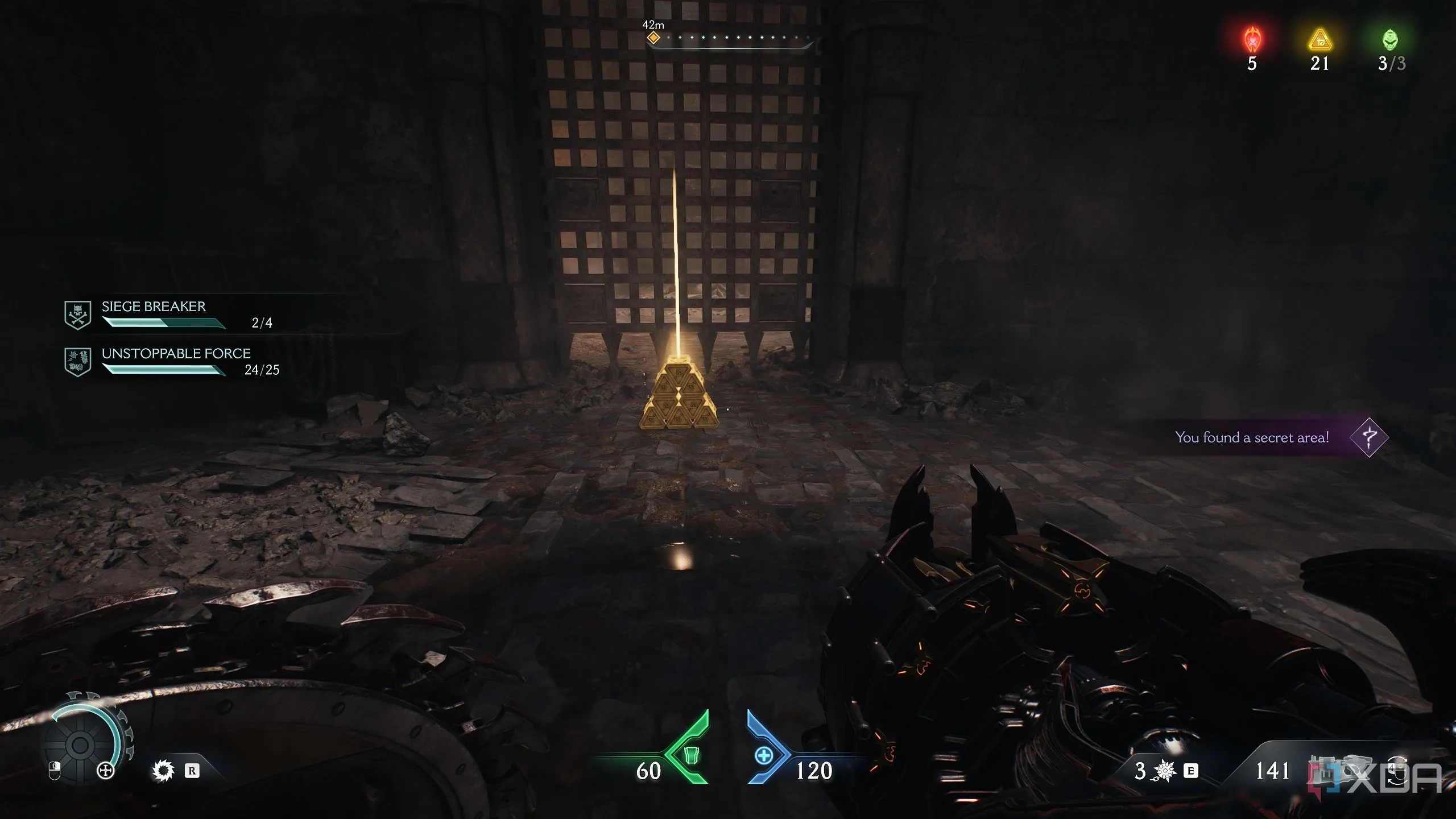
Task: Open the secret area notification
Action: point(1252,437)
